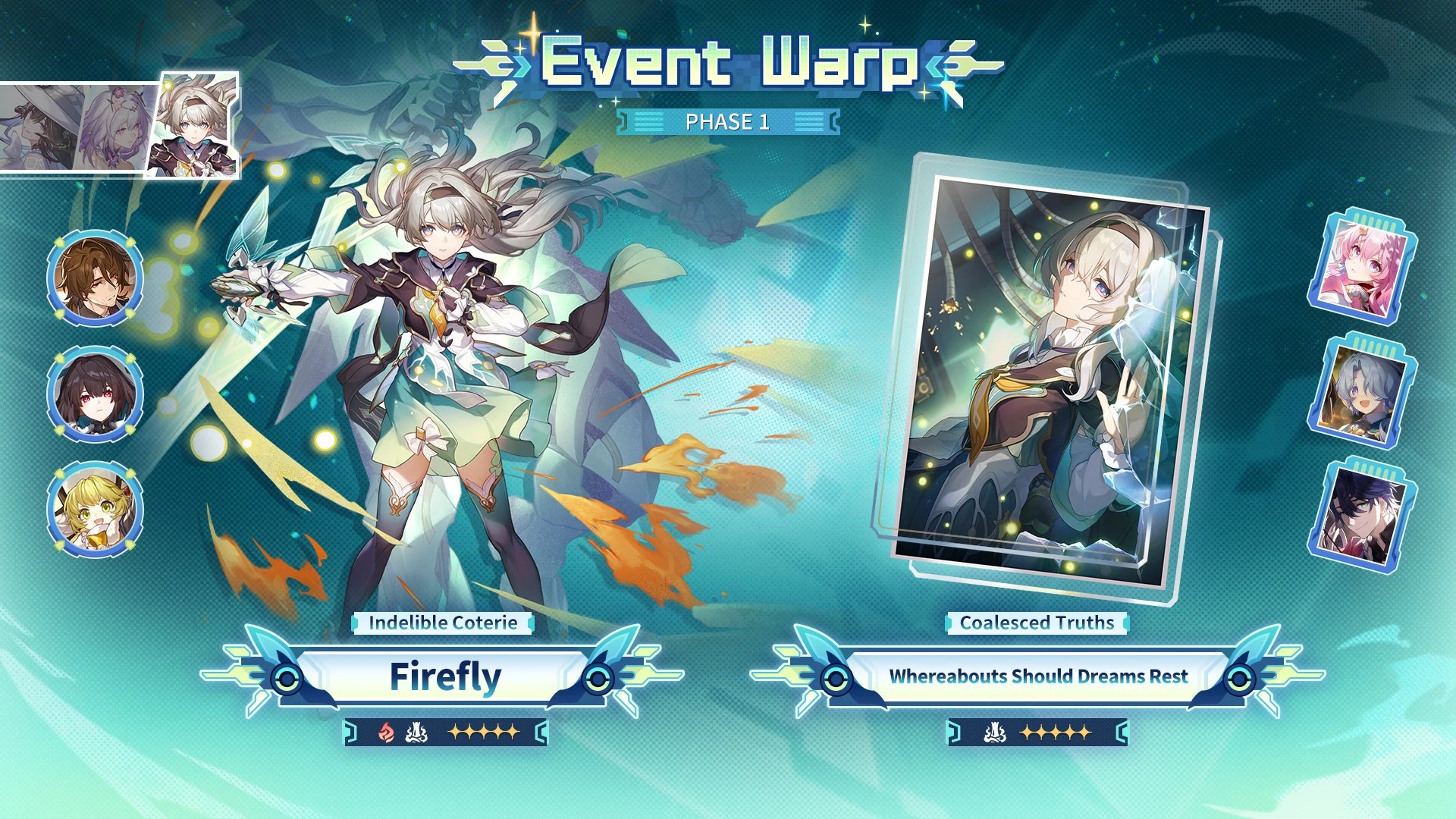Screen dimensions: 1456x819
Task: Click the Coalesced Truths label
Action: click(x=1036, y=623)
